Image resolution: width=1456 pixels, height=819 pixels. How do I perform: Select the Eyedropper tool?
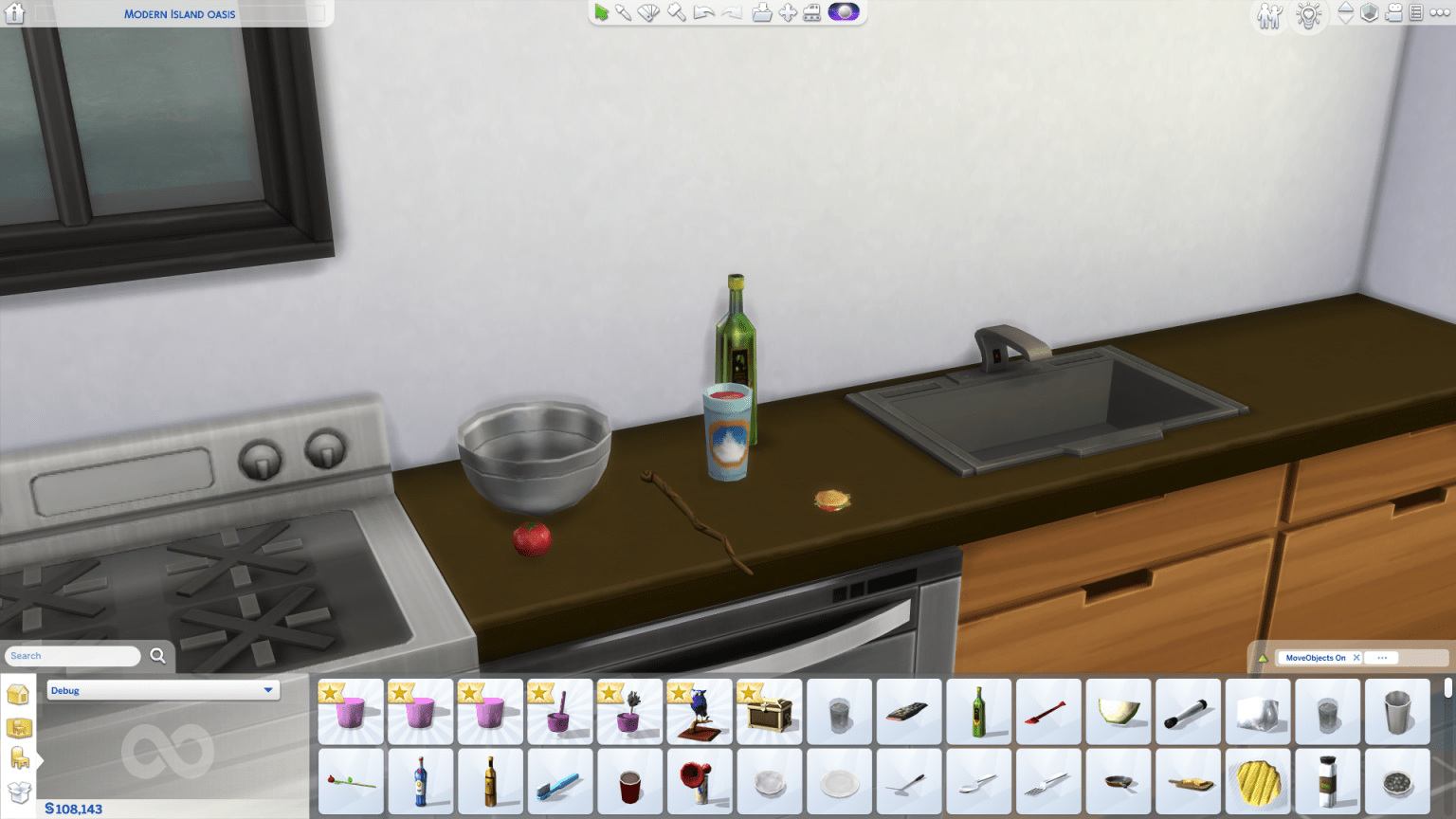point(623,12)
